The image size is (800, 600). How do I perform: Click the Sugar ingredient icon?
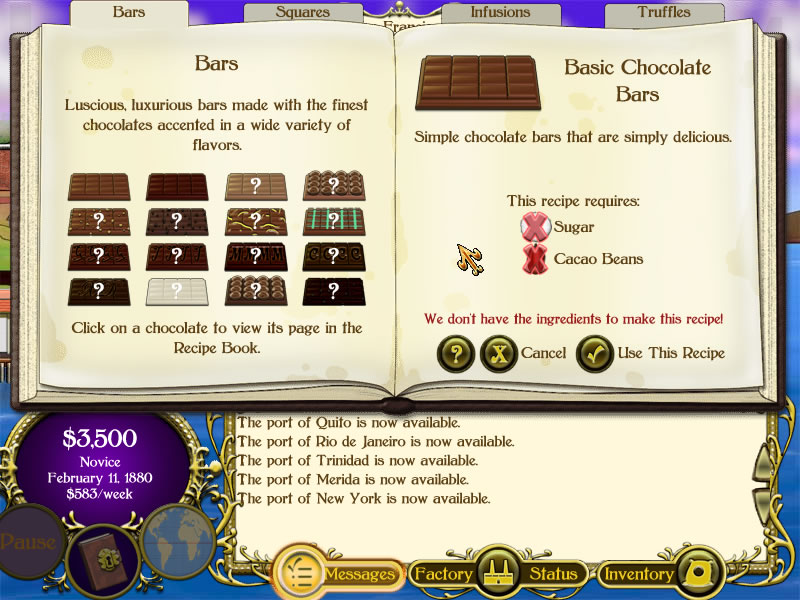click(536, 227)
